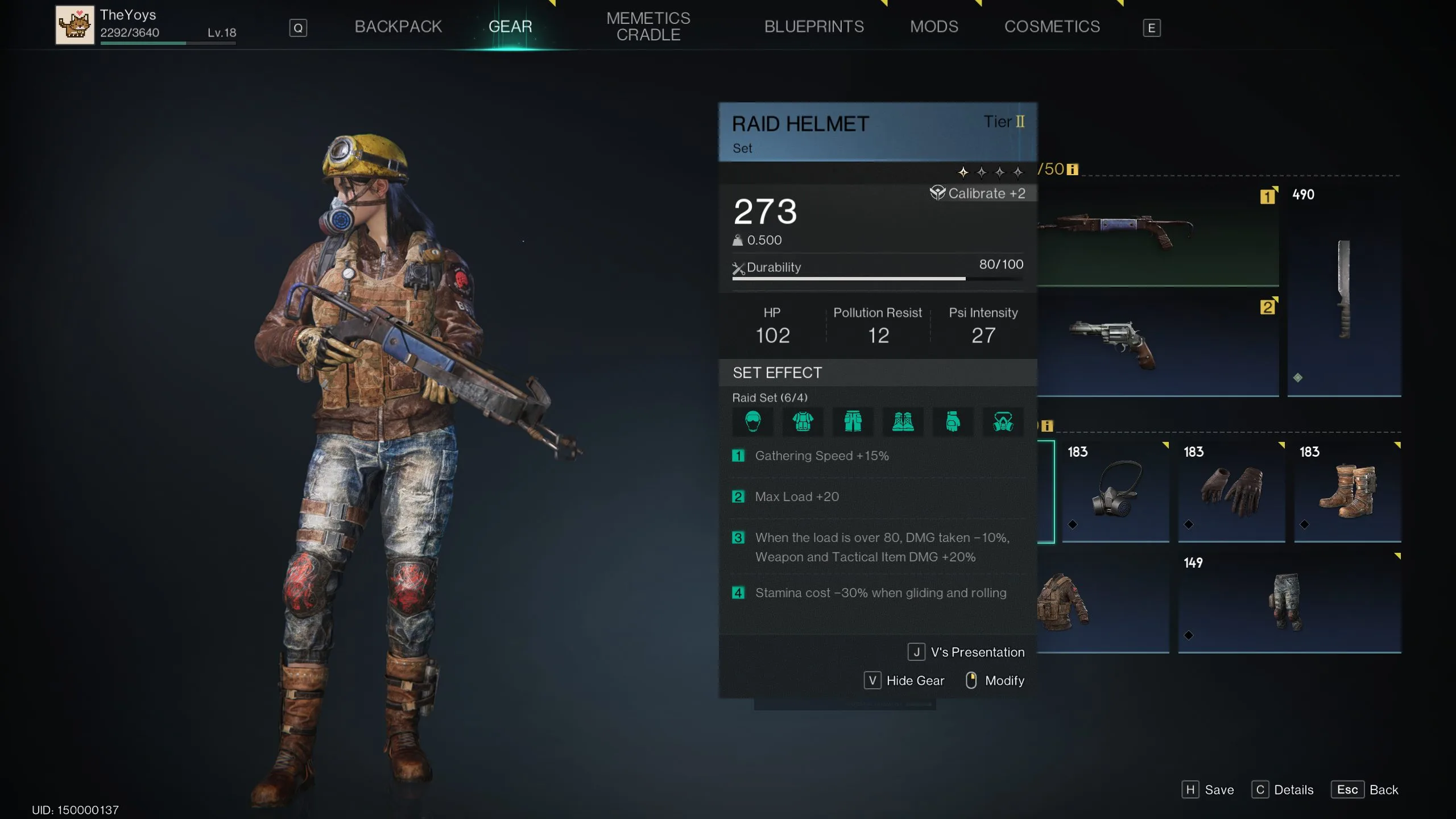Go to the Blueprints tab

click(x=813, y=27)
